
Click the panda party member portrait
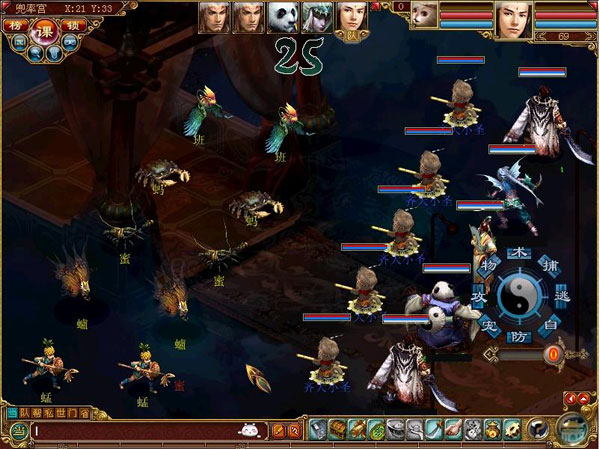(x=282, y=16)
